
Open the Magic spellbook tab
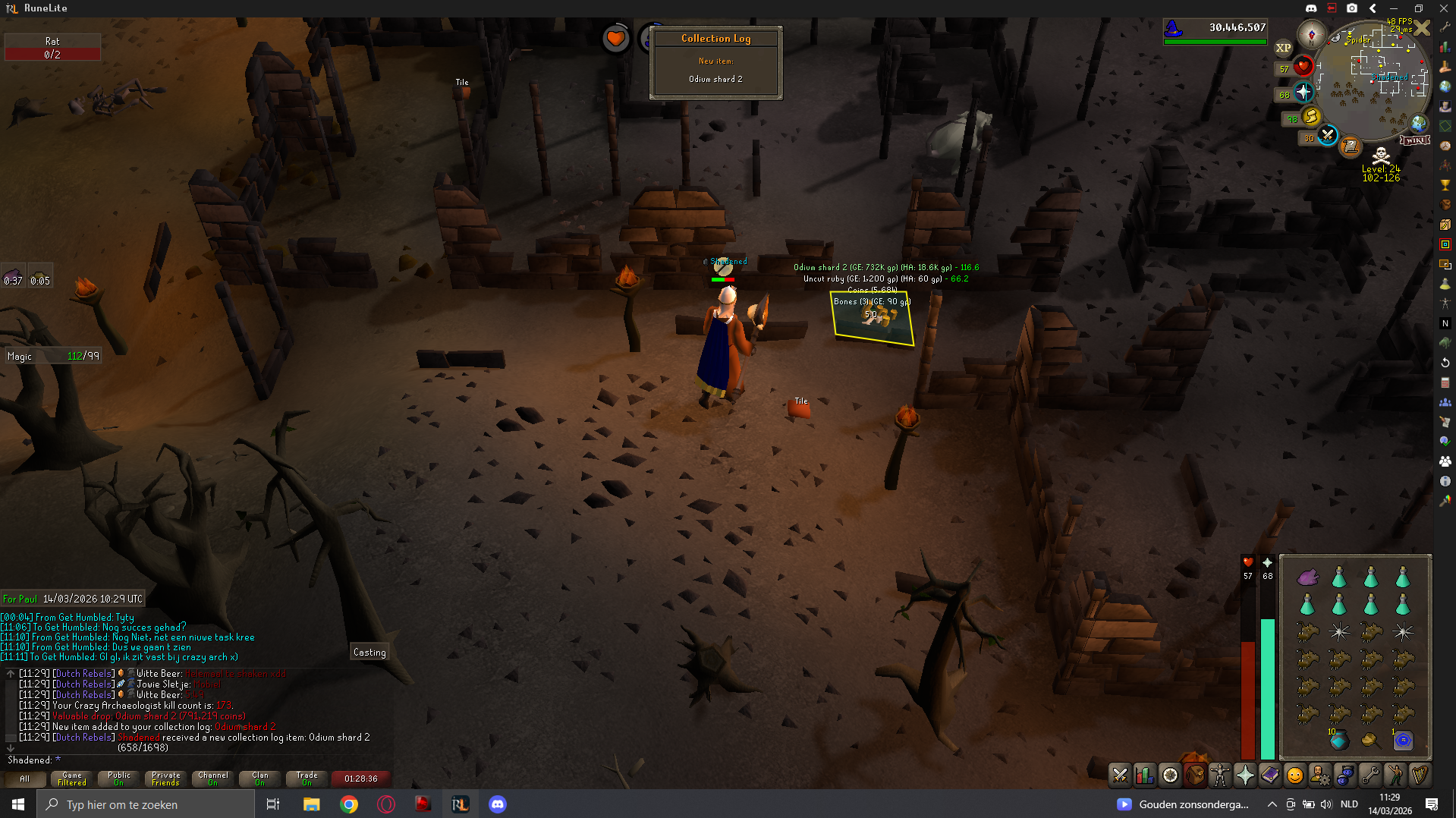(1270, 775)
